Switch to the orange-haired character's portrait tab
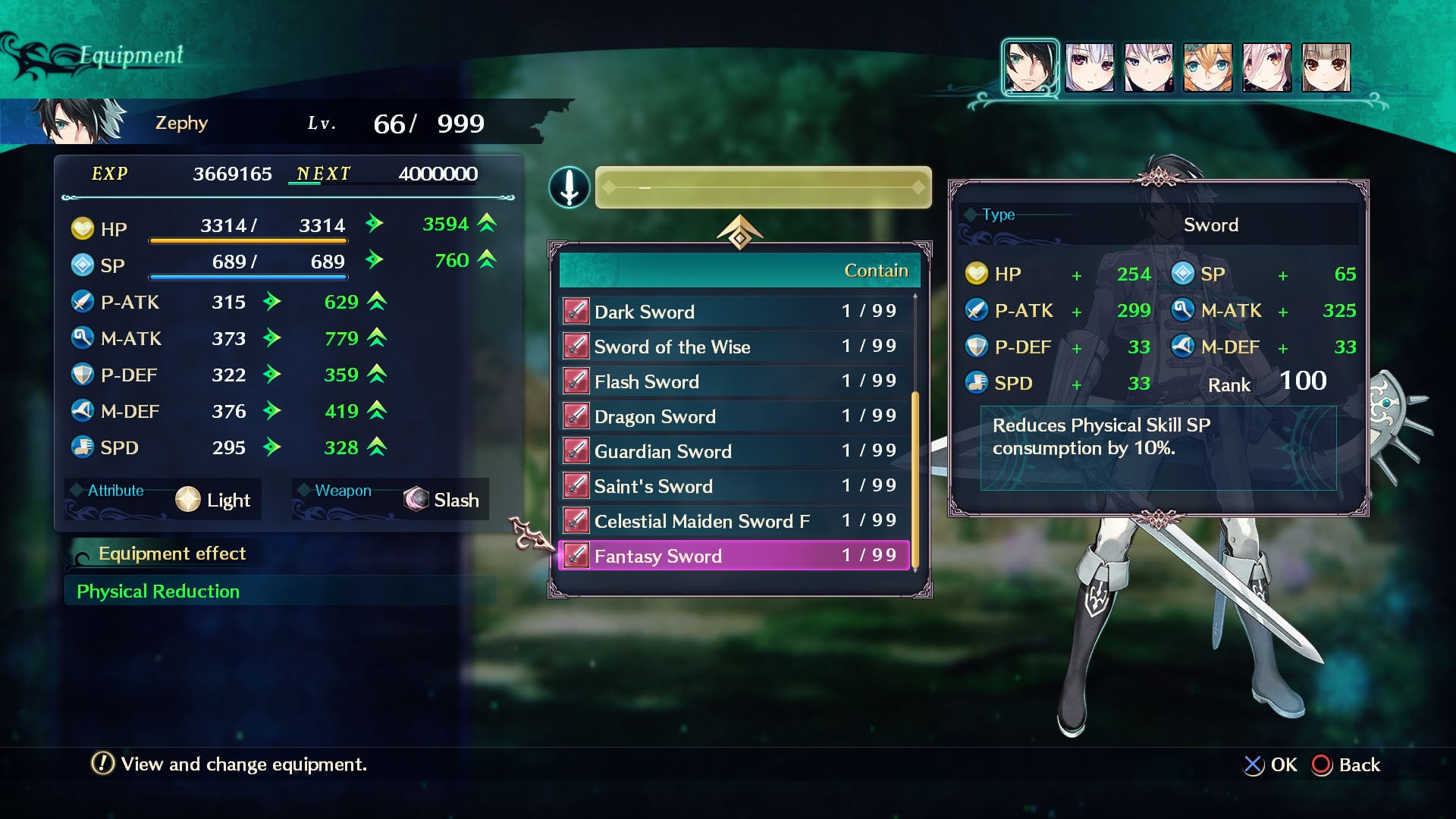Viewport: 1456px width, 819px height. coord(1209,67)
